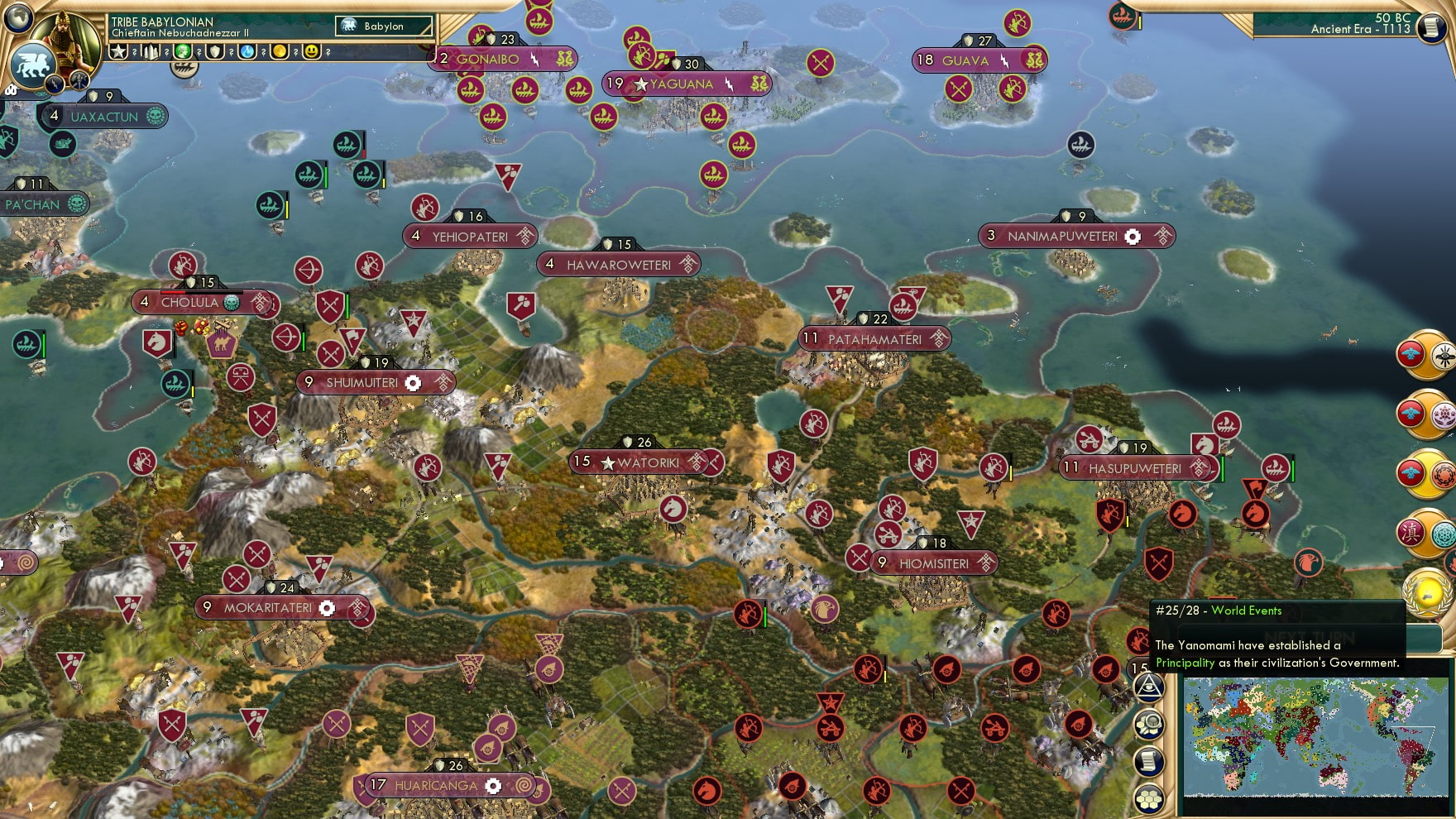Click the question mark beside the culture star stat
Viewport: 1456px width, 819px height.
(134, 54)
